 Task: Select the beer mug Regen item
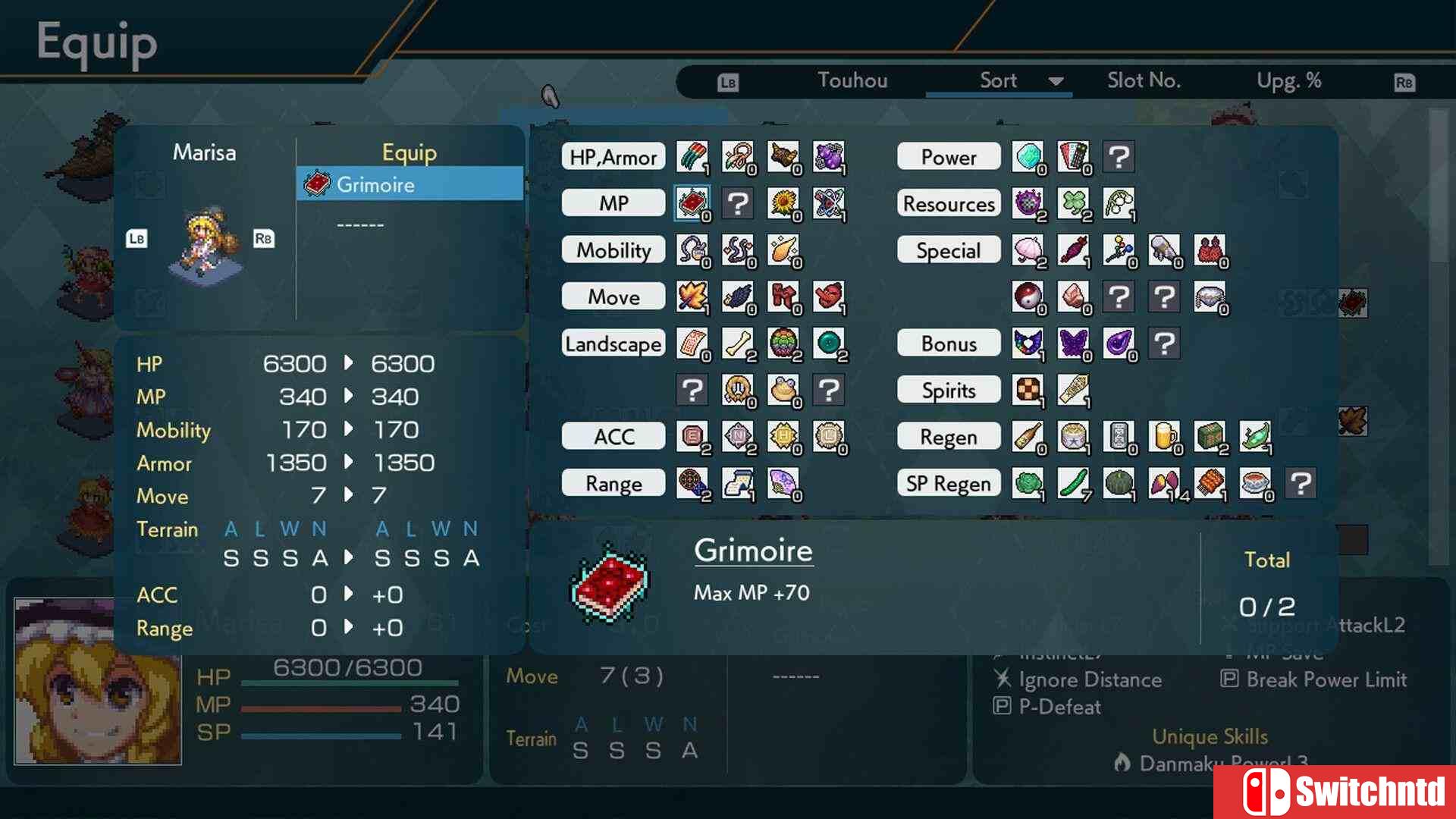pyautogui.click(x=1163, y=437)
